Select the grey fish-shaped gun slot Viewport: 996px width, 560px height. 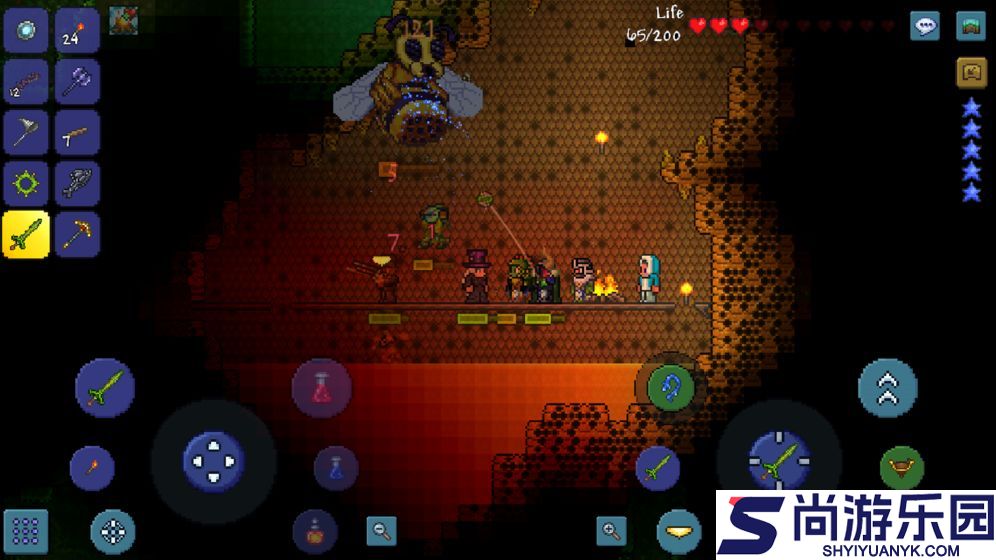[x=77, y=184]
